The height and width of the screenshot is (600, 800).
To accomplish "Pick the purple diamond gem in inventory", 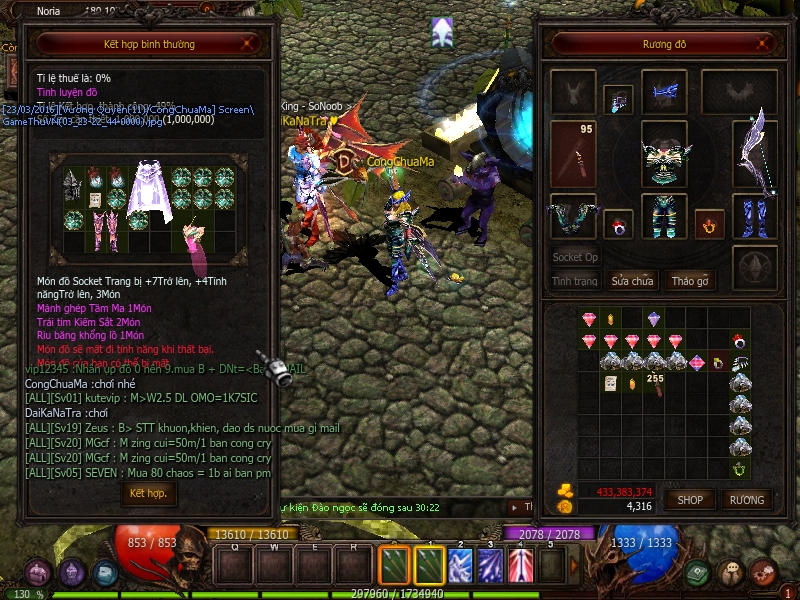I will tap(653, 319).
